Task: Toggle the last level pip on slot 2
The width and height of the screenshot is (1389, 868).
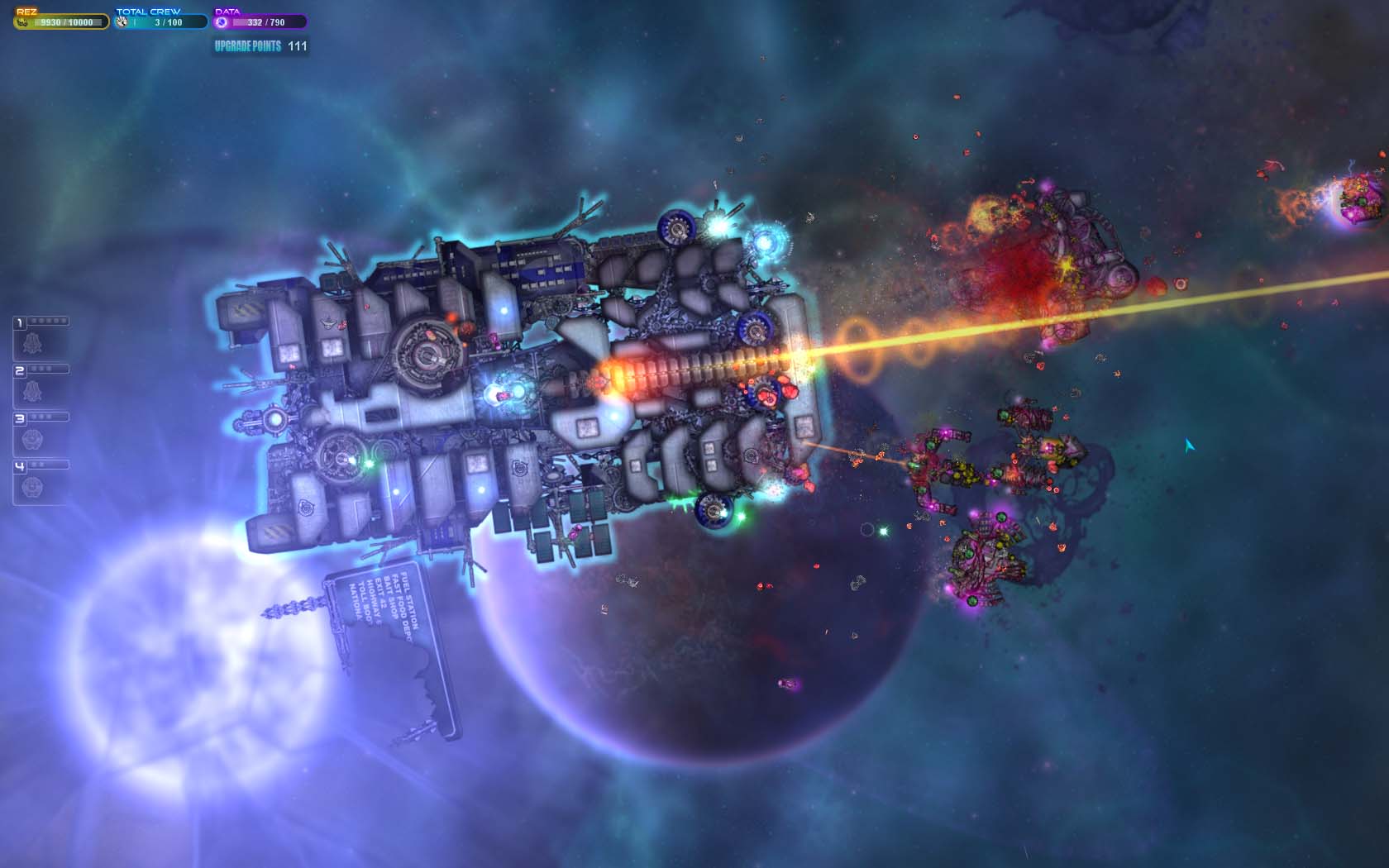Action: (49, 369)
